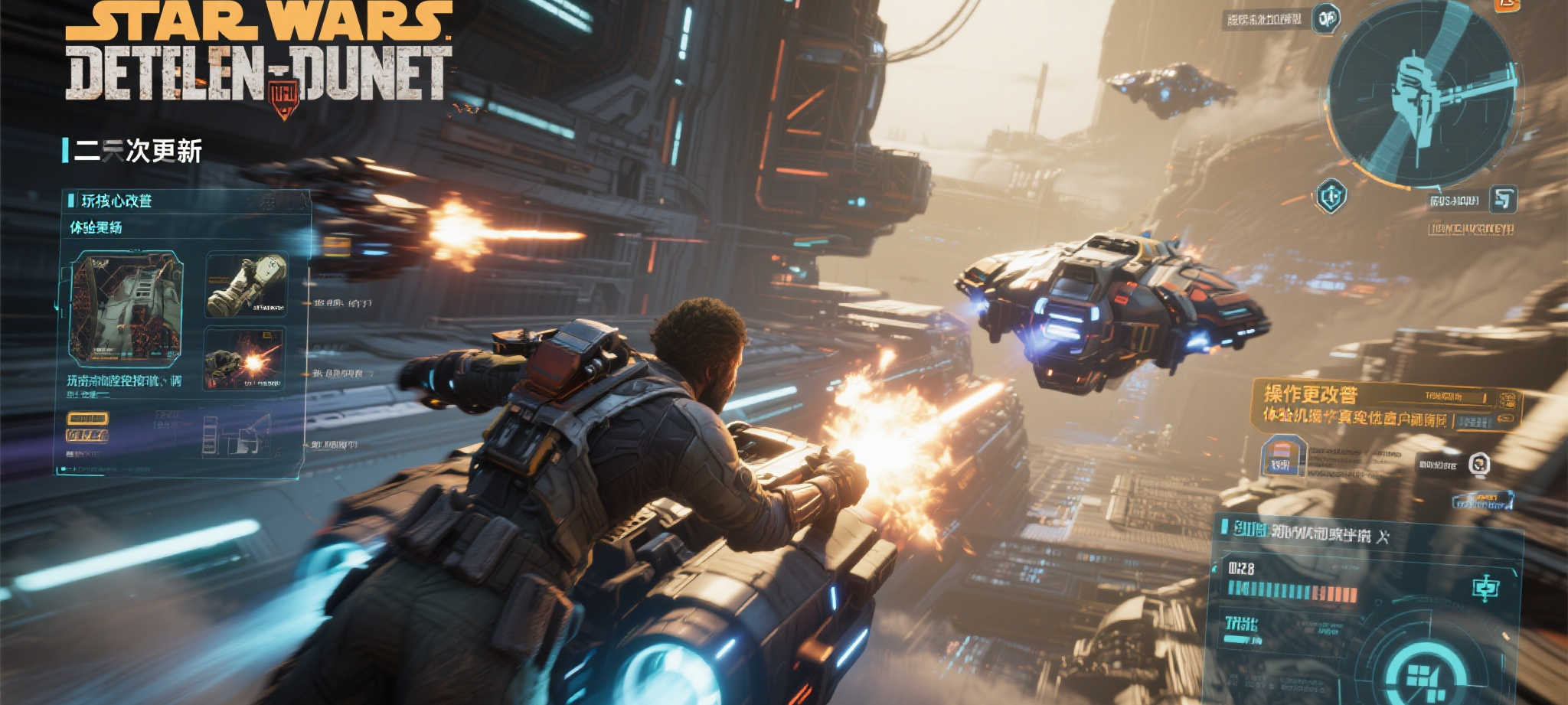Click the blue badge icon under the orange banner
This screenshot has height=705, width=1568.
pos(1282,456)
